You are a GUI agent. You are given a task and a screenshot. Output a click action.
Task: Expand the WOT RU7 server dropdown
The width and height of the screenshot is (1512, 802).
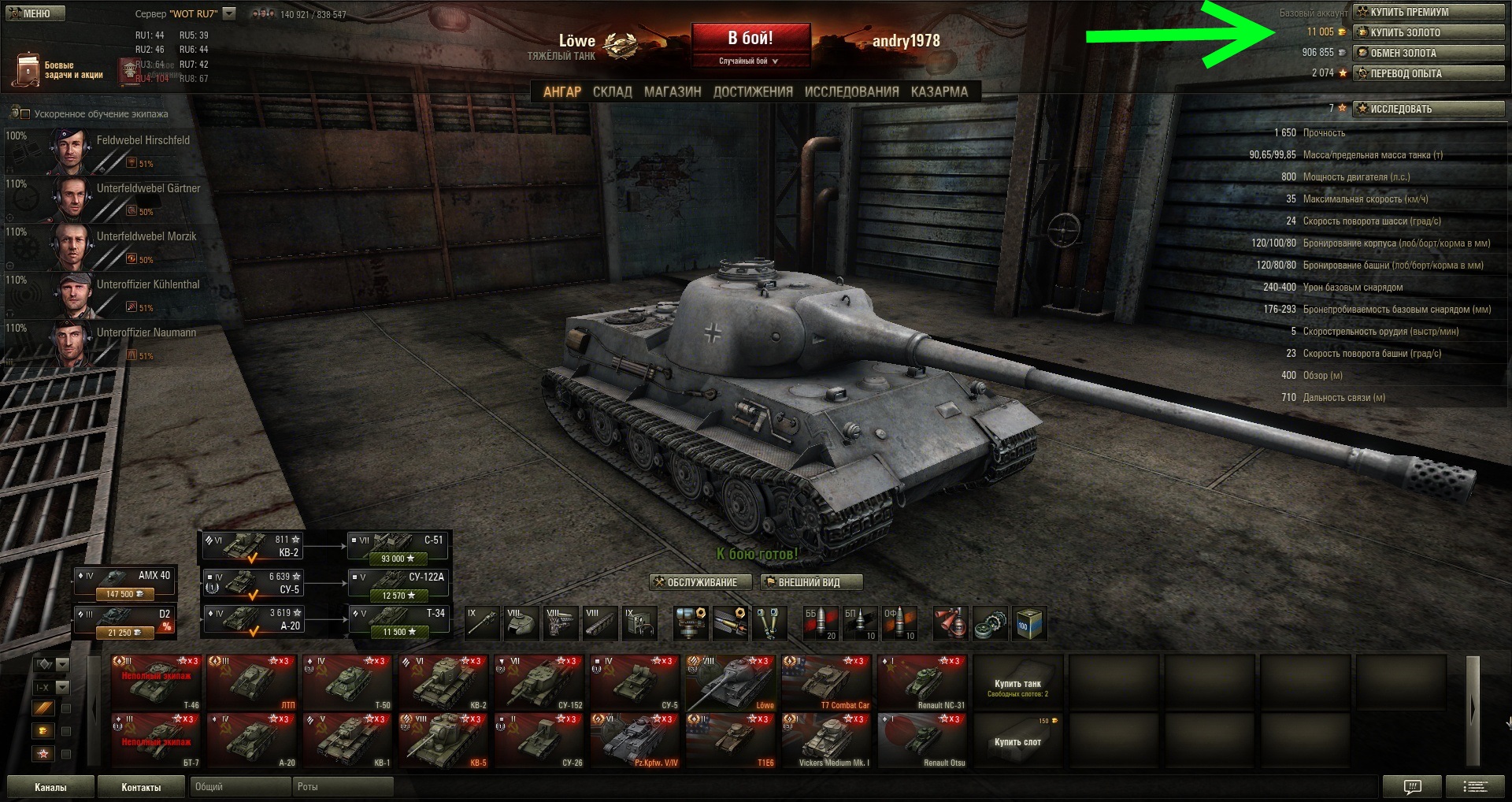[229, 13]
